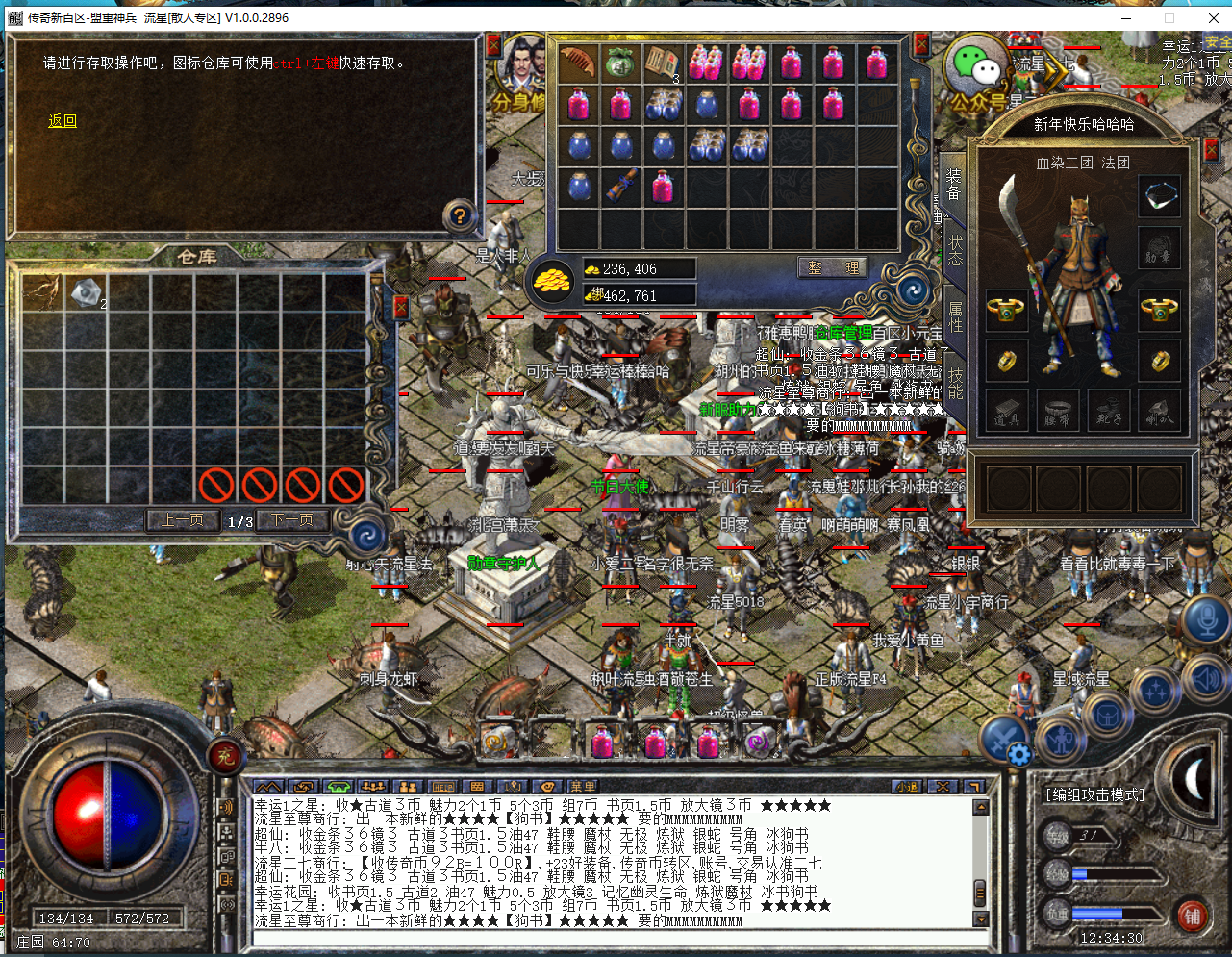Select the wooden comb item in the bag
Image resolution: width=1232 pixels, height=957 pixels.
(x=578, y=63)
